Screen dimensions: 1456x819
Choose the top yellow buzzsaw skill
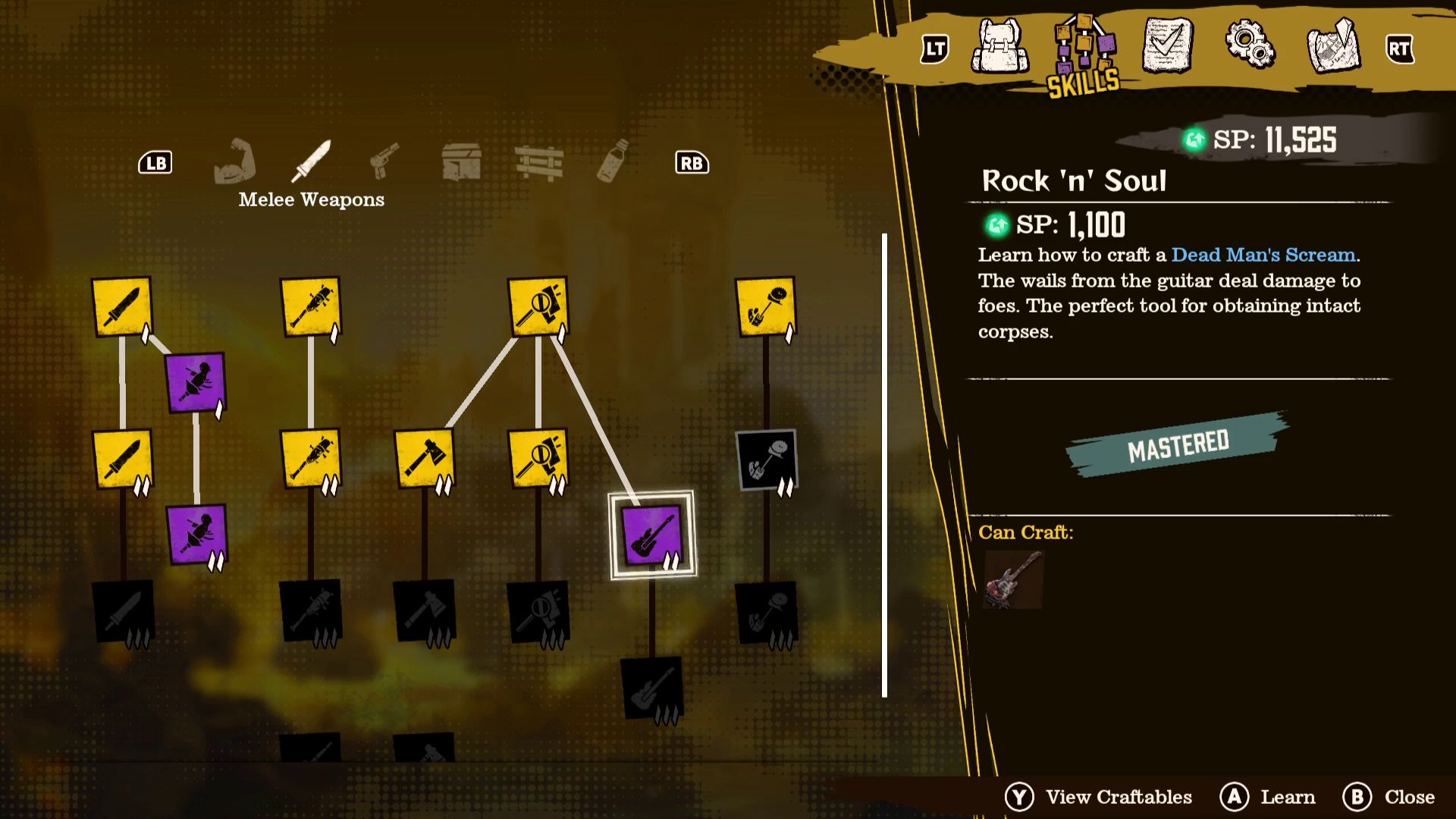[x=765, y=306]
